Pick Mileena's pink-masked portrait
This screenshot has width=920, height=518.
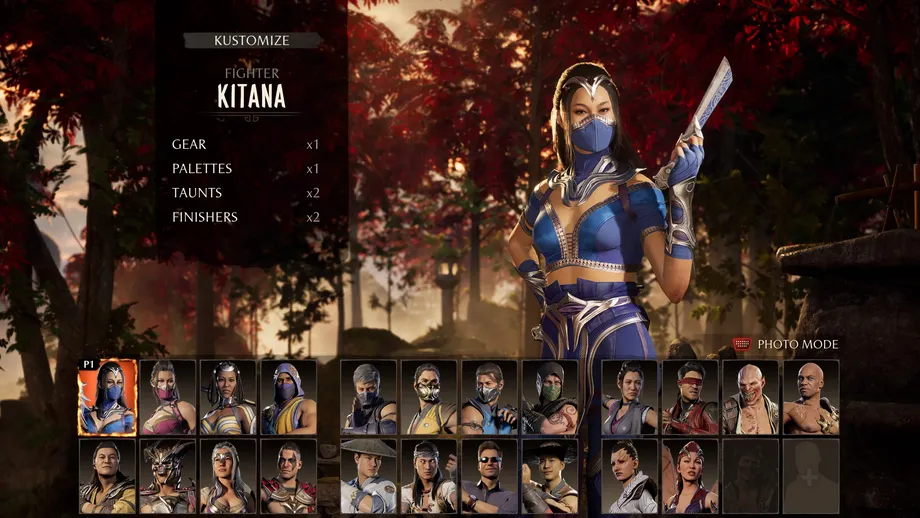(168, 397)
